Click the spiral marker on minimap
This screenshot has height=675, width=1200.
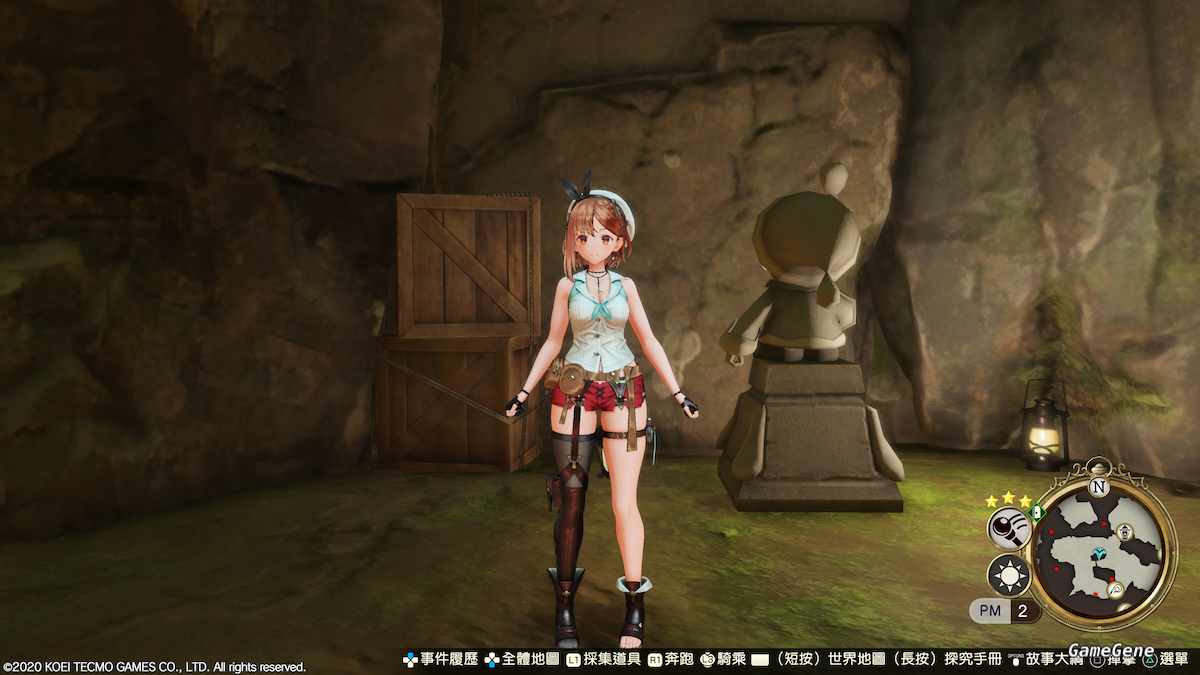click(x=1116, y=590)
